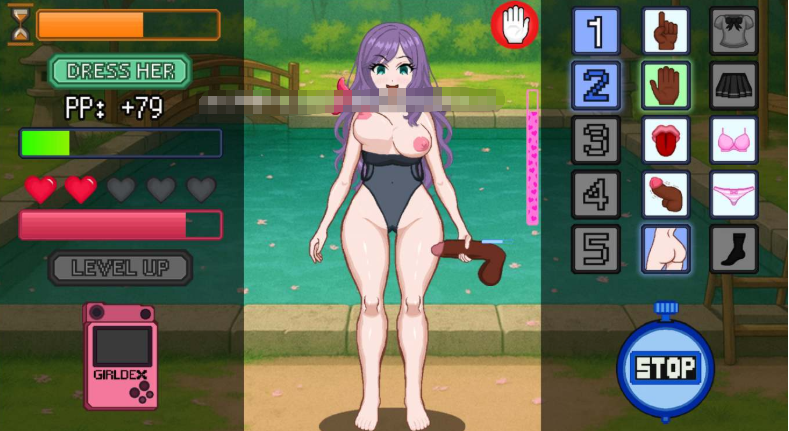Select the number 3 slot

pos(596,139)
